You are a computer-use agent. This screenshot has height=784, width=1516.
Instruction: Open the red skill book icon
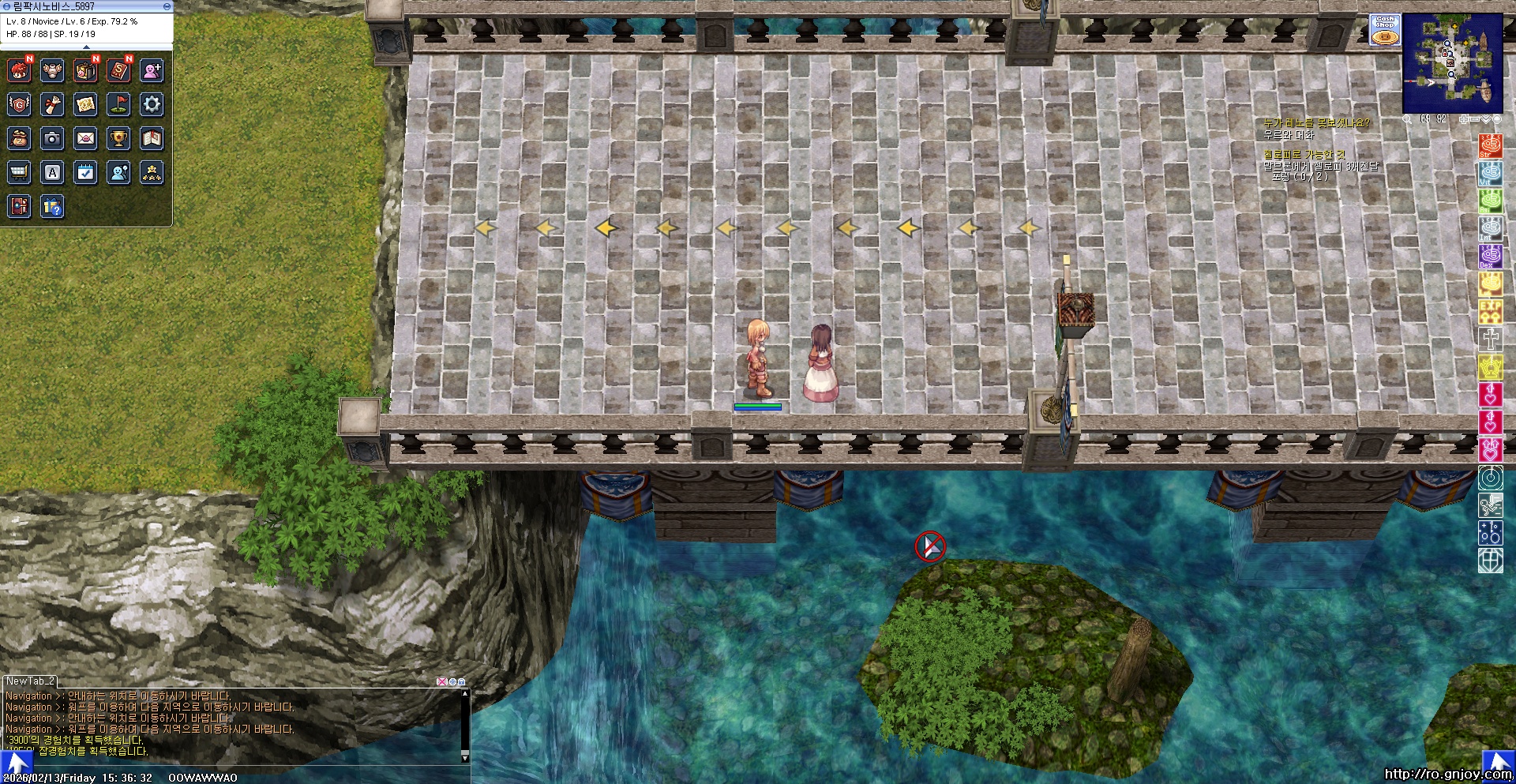point(118,70)
